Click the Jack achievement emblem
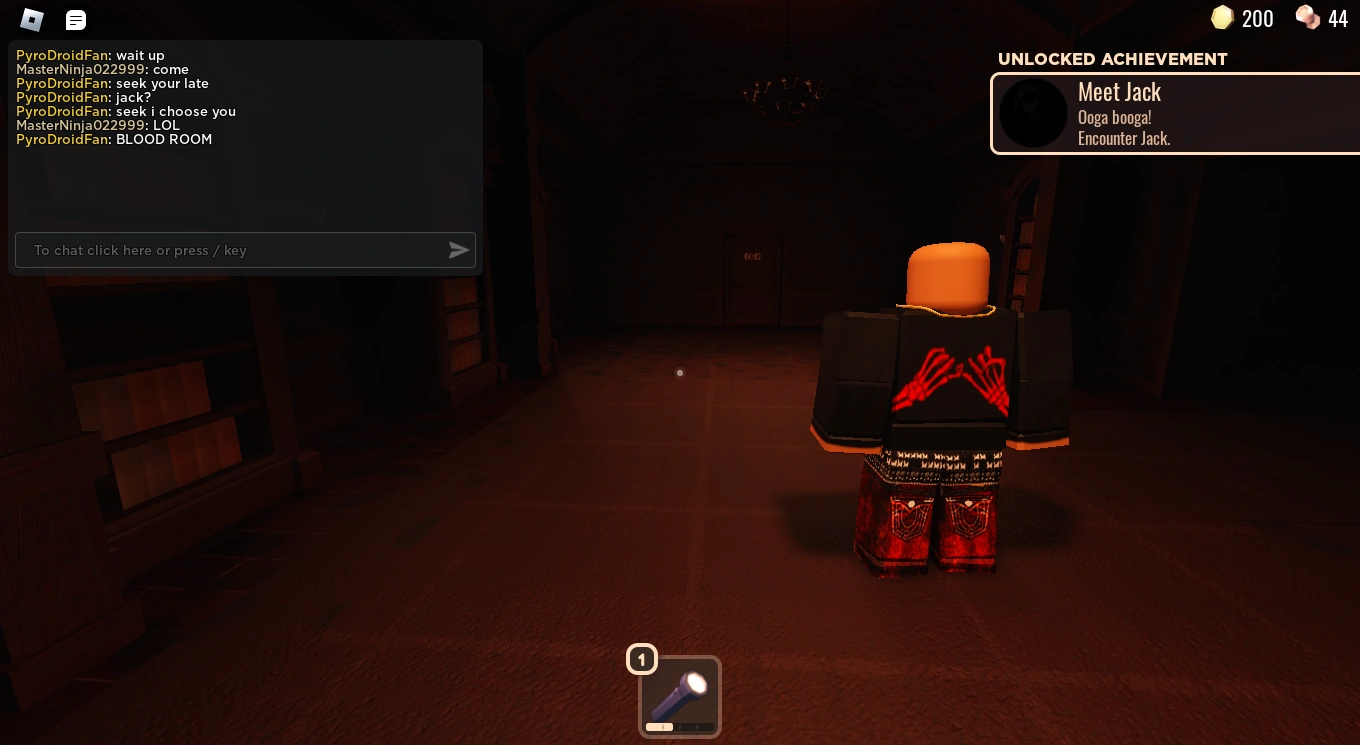 point(1033,113)
